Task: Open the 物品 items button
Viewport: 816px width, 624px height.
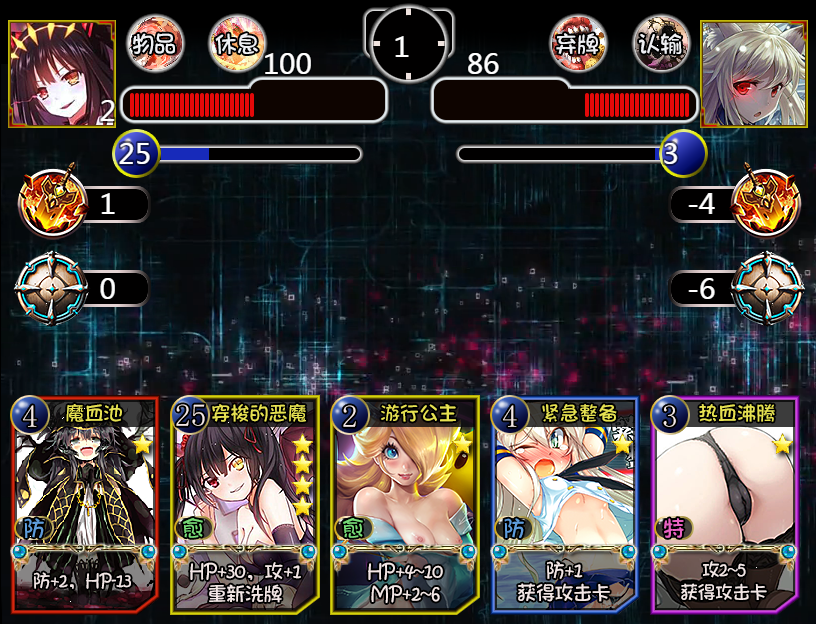Action: coord(156,43)
